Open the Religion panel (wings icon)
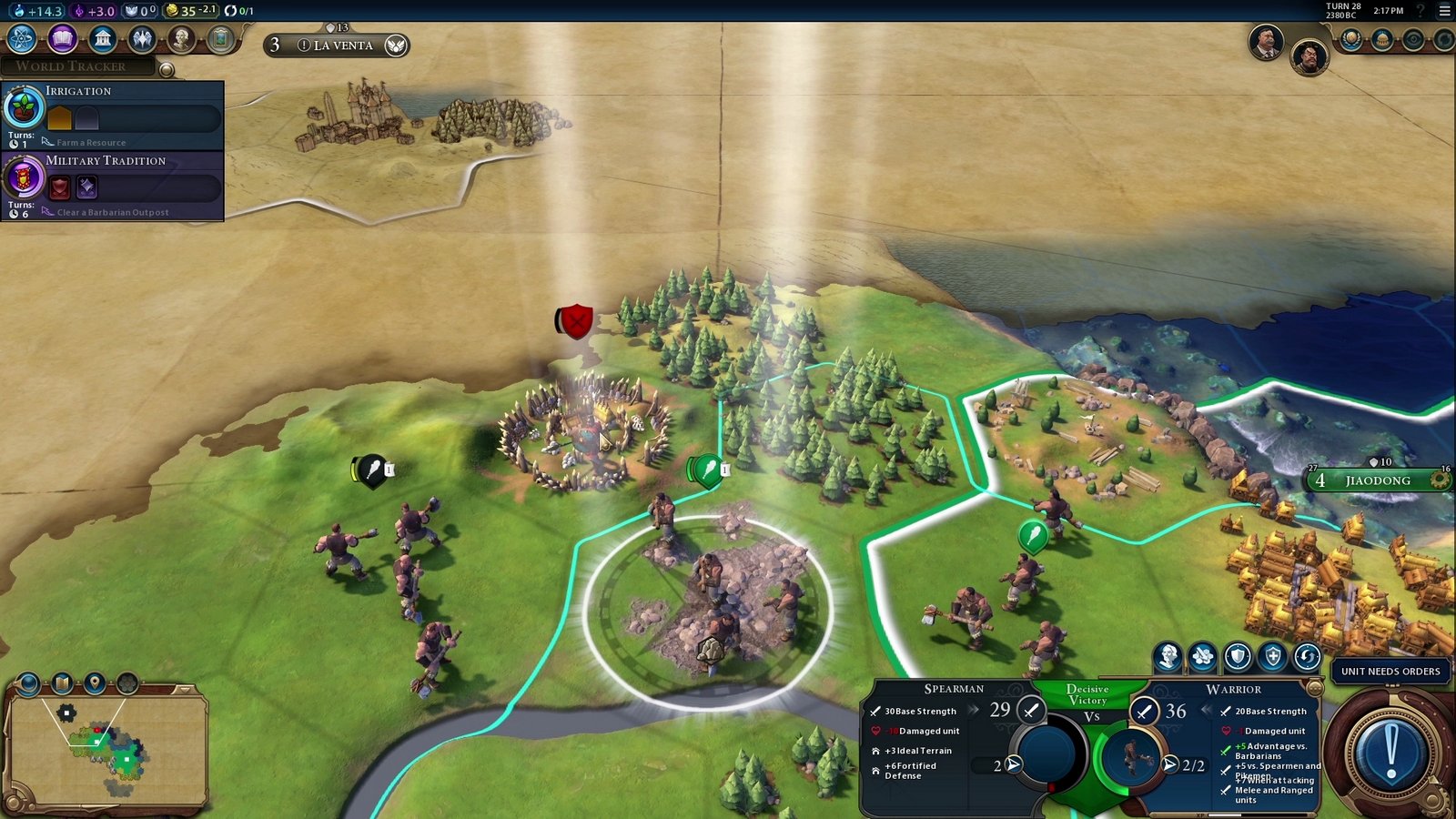This screenshot has height=819, width=1456. click(144, 40)
